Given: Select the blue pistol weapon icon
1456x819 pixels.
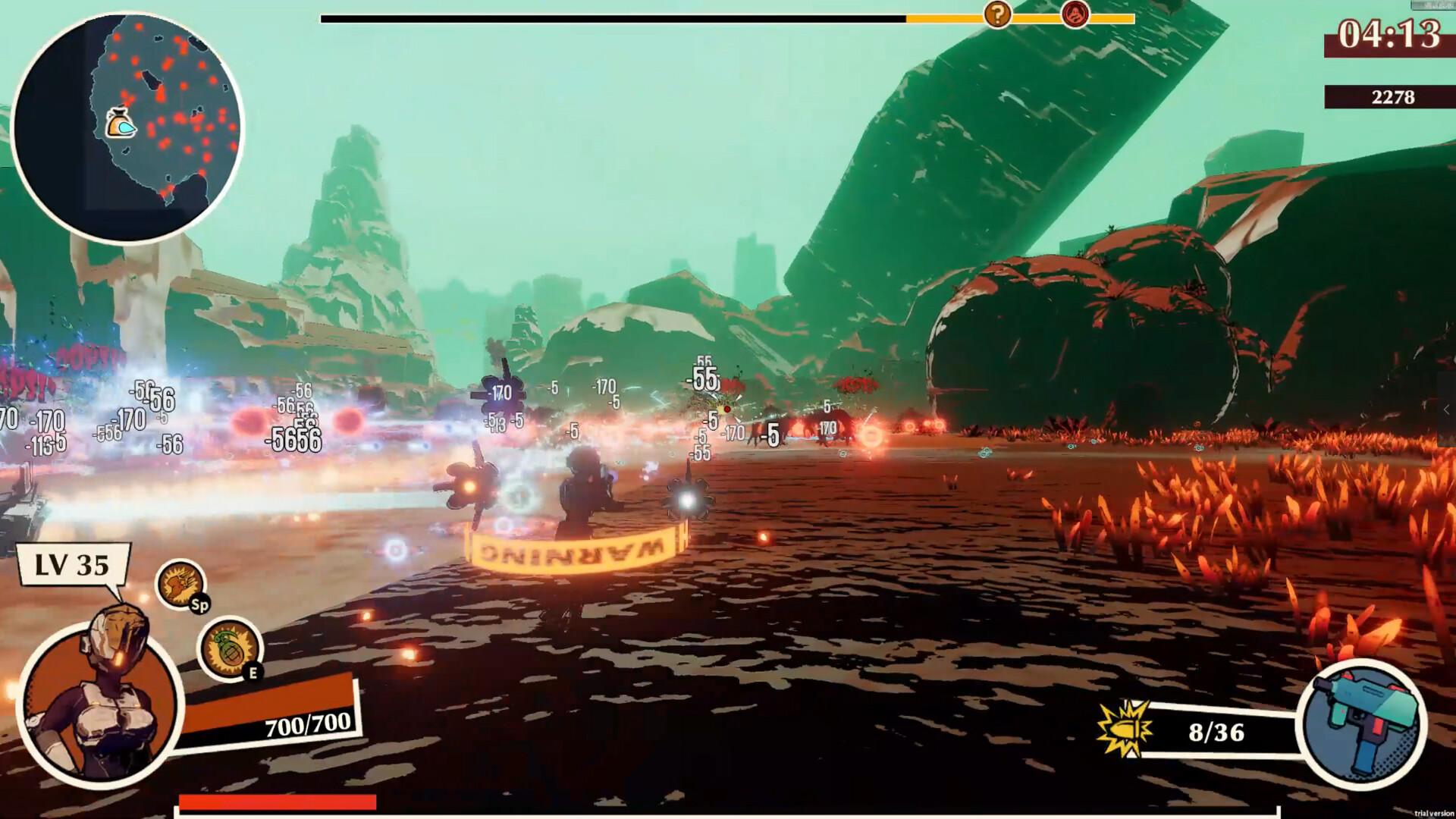Looking at the screenshot, I should (x=1361, y=721).
